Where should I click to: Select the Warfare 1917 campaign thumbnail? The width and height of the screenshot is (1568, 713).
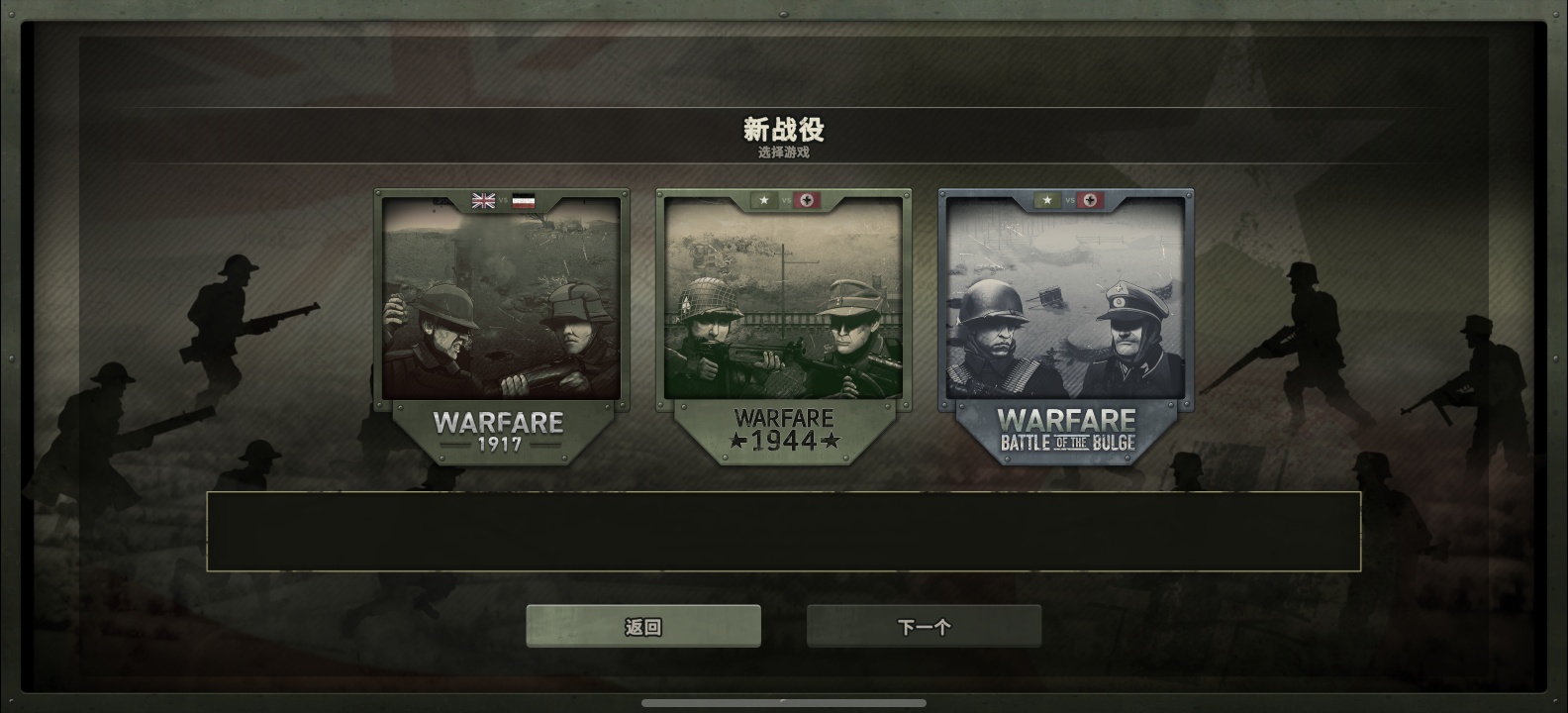(x=501, y=297)
